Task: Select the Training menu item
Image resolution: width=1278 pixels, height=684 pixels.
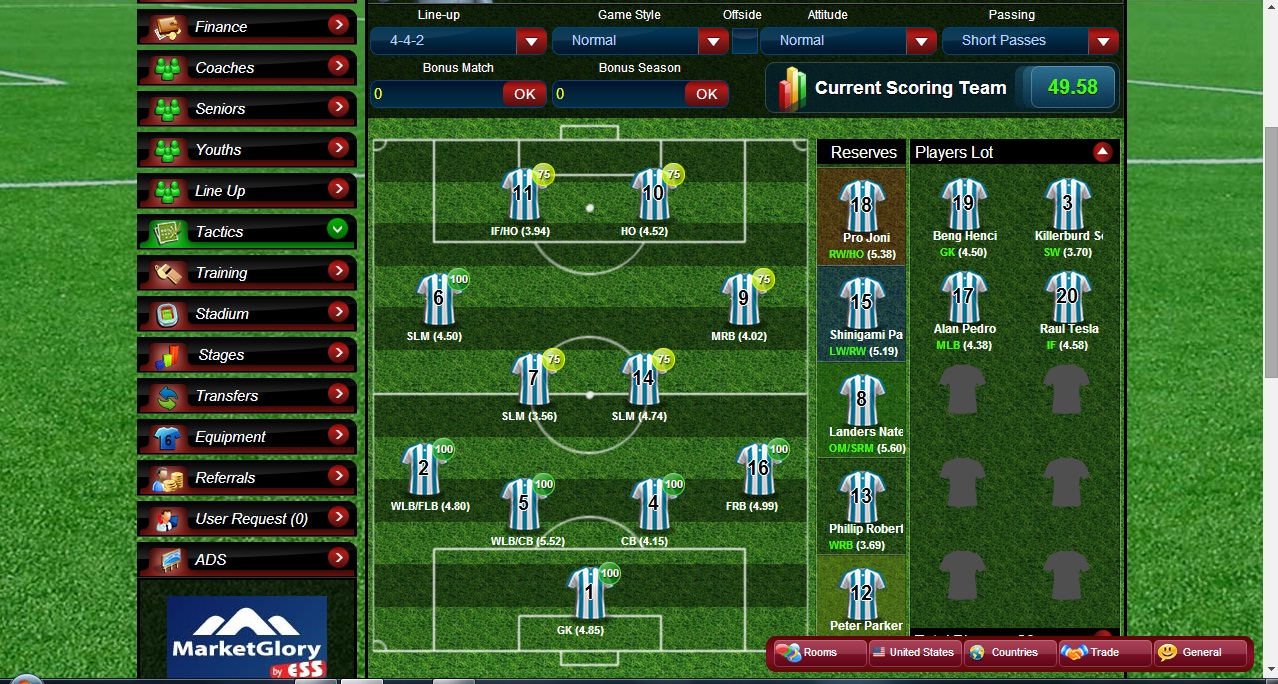Action: 246,273
